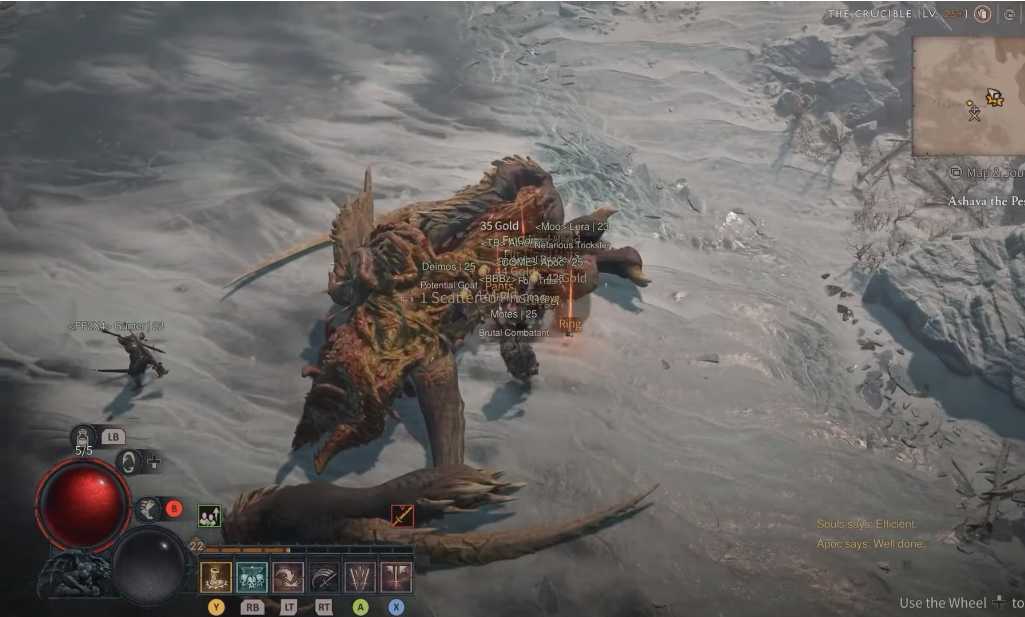
Task: Open the round emote wheel icon
Action: pyautogui.click(x=128, y=462)
